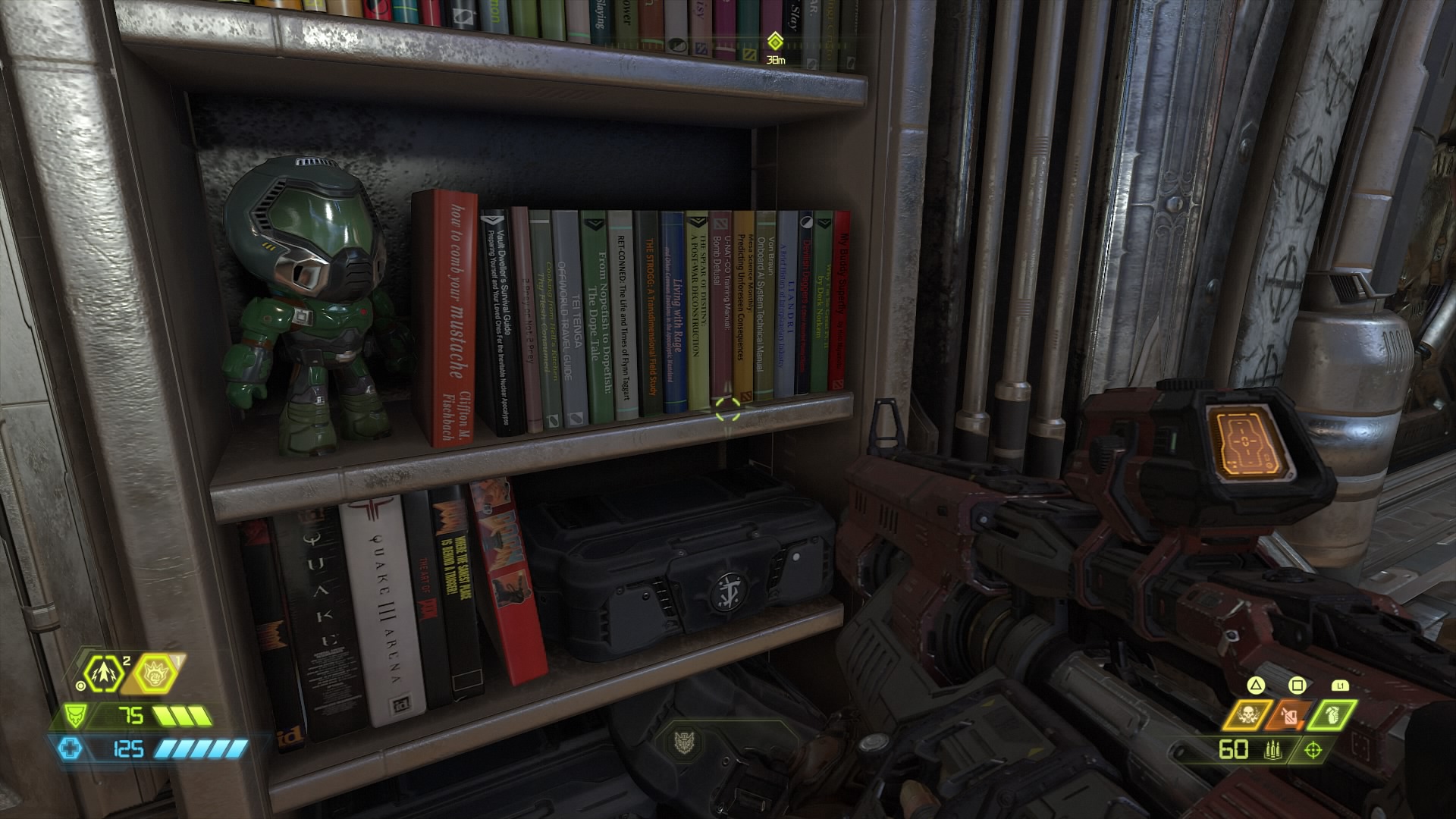Click the green armor shield icon
Viewport: 1456px width, 819px height.
pos(75,714)
